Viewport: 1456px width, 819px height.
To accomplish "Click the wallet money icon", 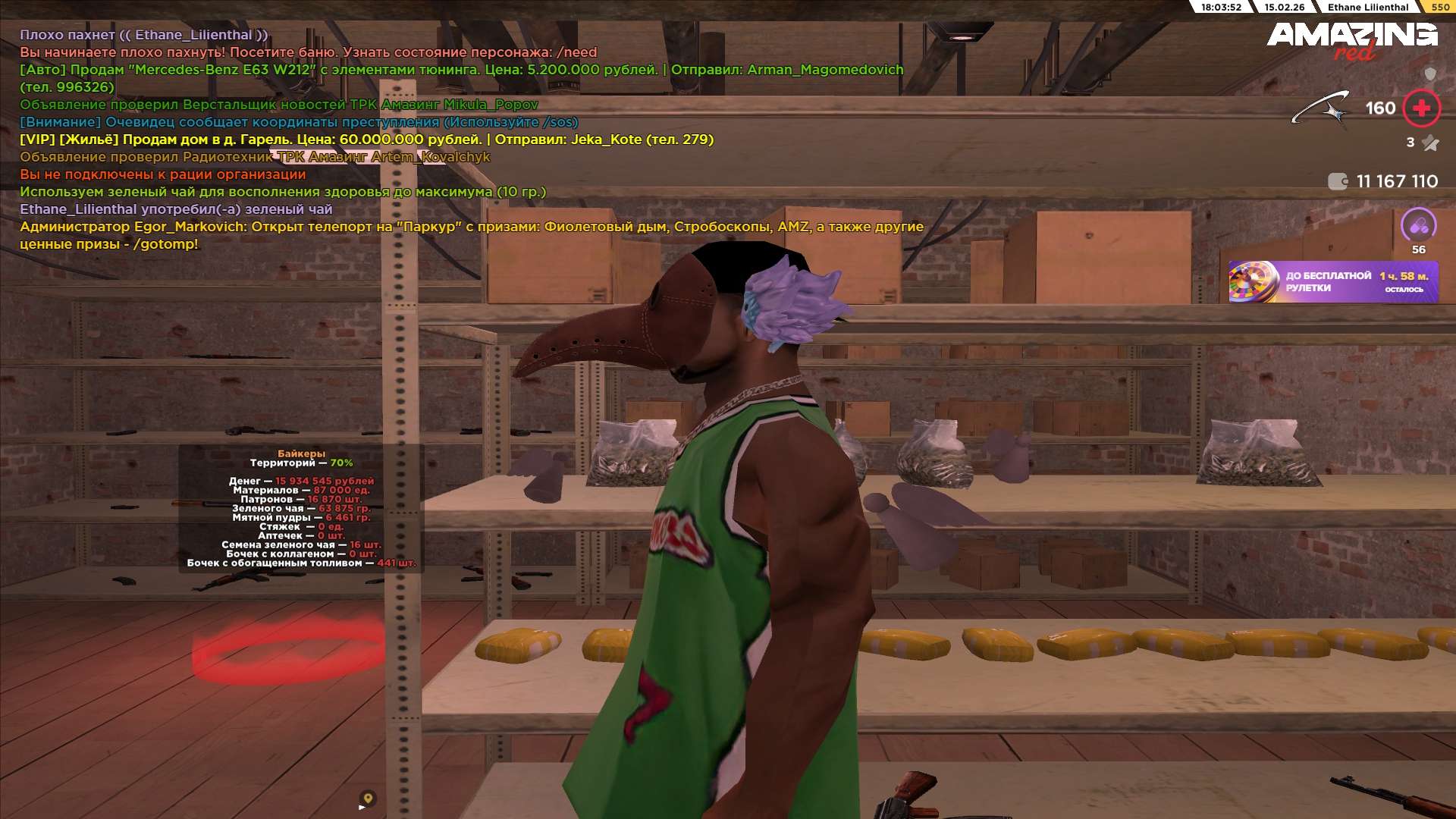I will pyautogui.click(x=1338, y=181).
